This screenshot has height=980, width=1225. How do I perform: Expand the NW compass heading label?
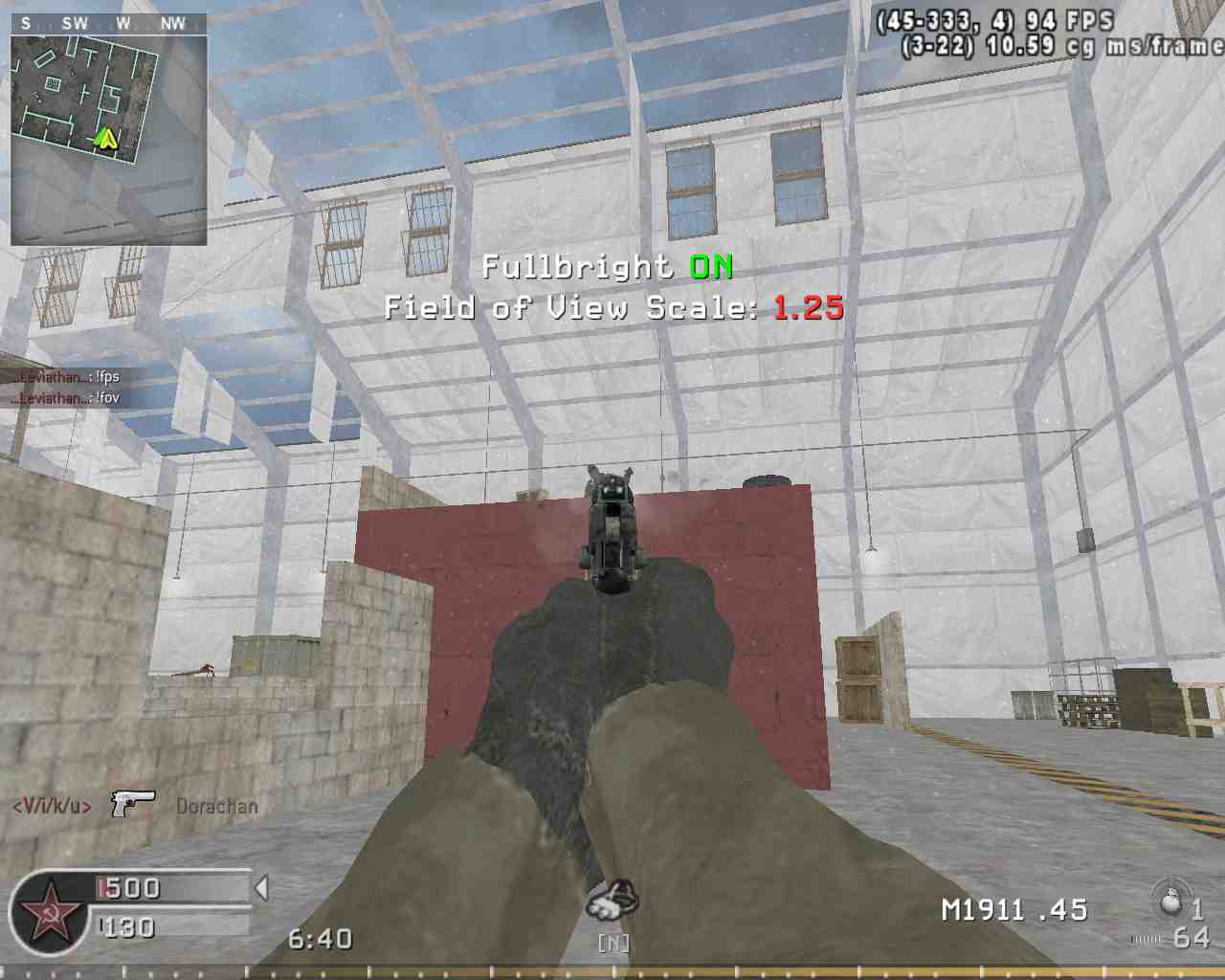click(x=174, y=24)
